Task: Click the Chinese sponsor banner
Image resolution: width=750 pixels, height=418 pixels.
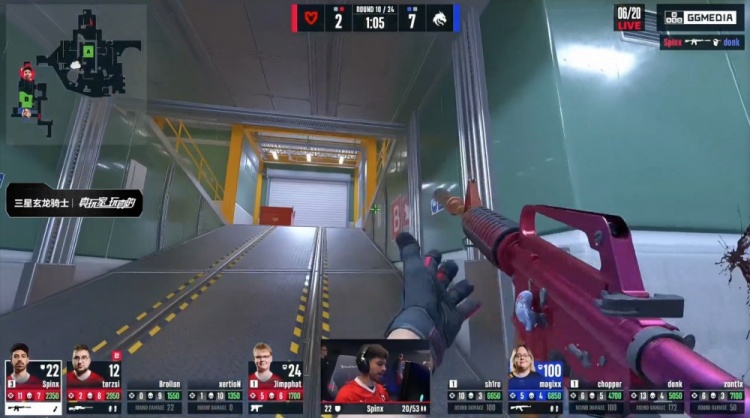Action: [x=75, y=203]
